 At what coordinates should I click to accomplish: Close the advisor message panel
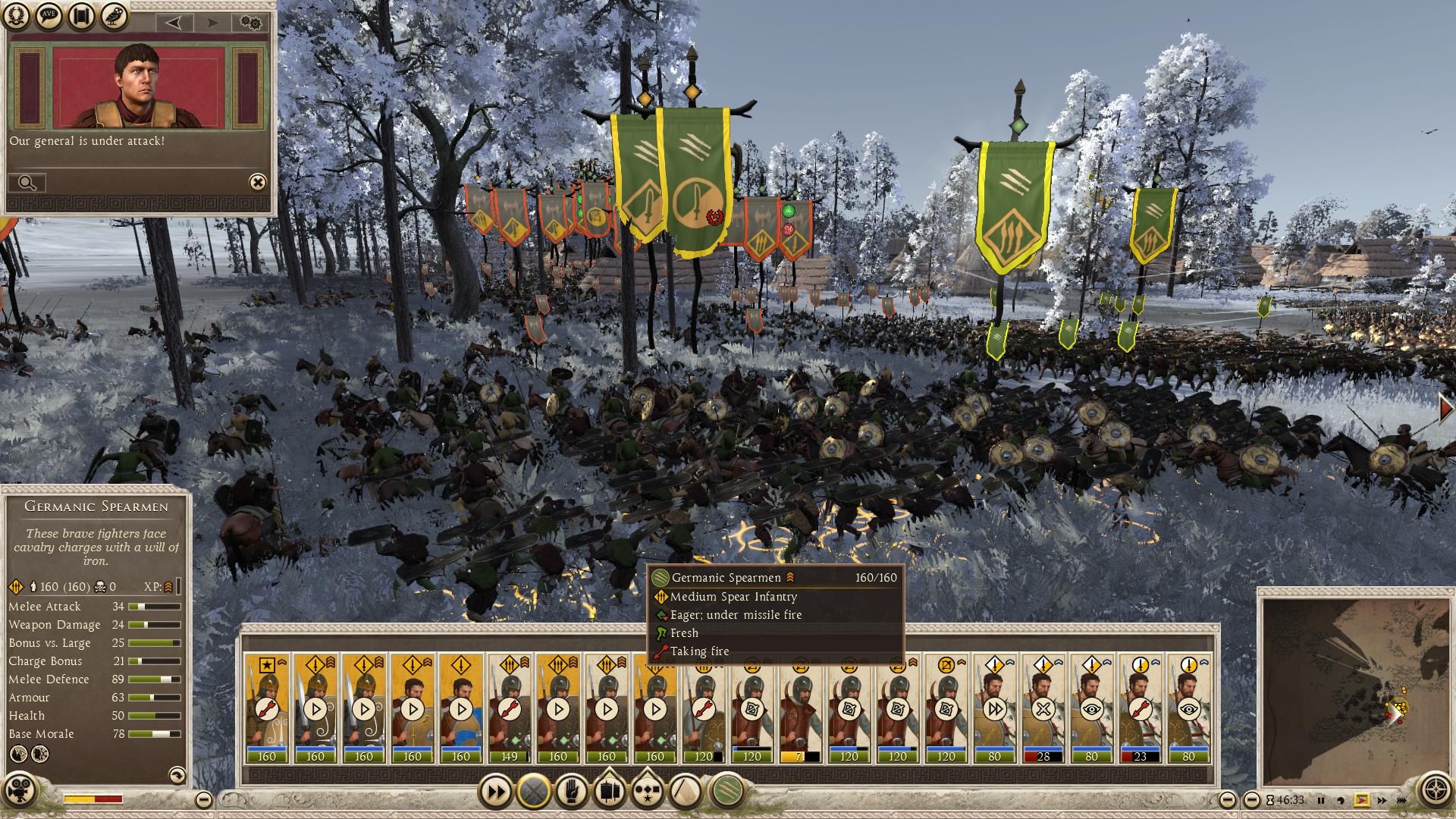point(258,182)
